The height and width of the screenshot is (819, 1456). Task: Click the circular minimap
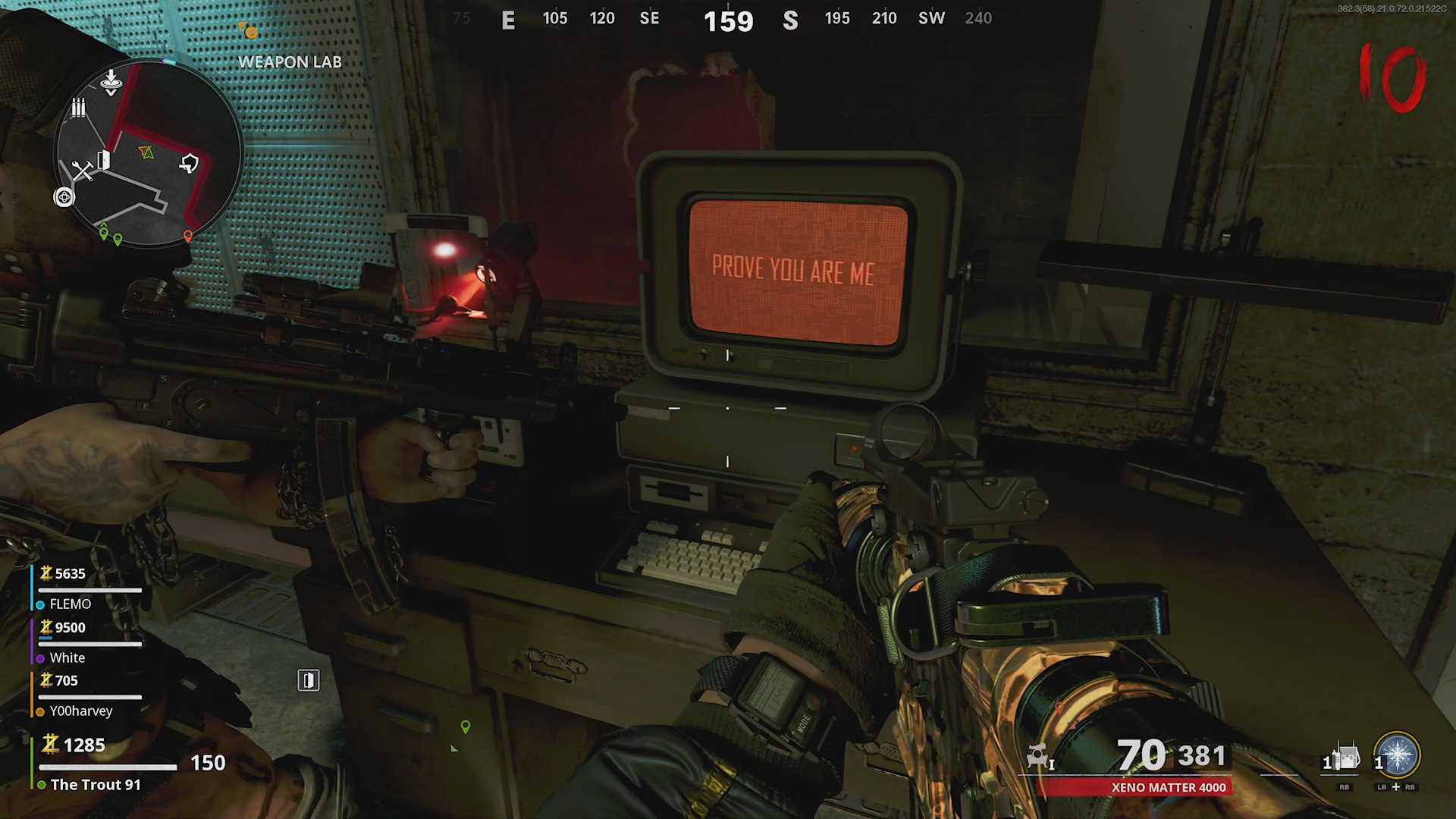(148, 154)
